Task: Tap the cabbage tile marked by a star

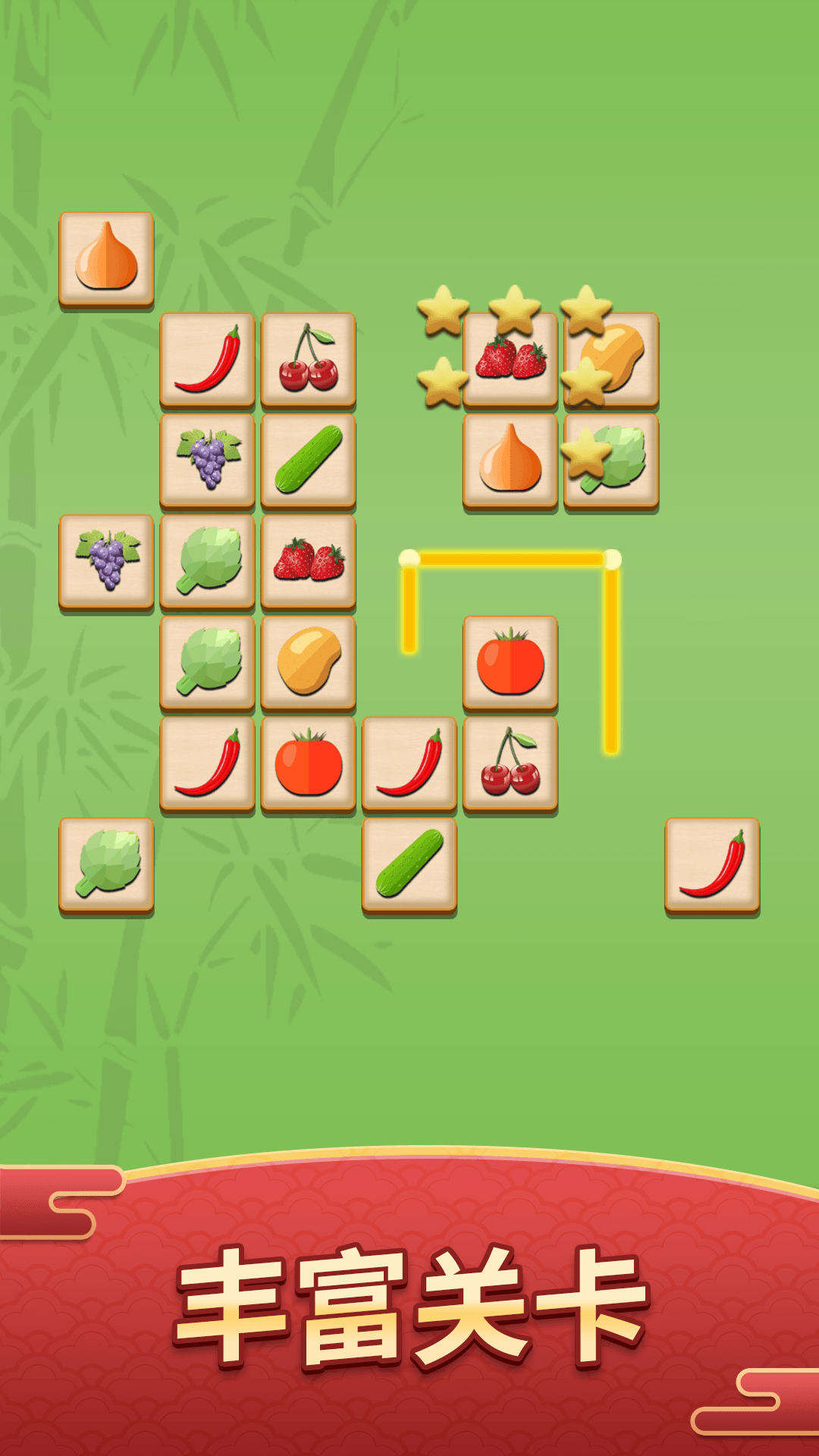Action: click(x=612, y=460)
